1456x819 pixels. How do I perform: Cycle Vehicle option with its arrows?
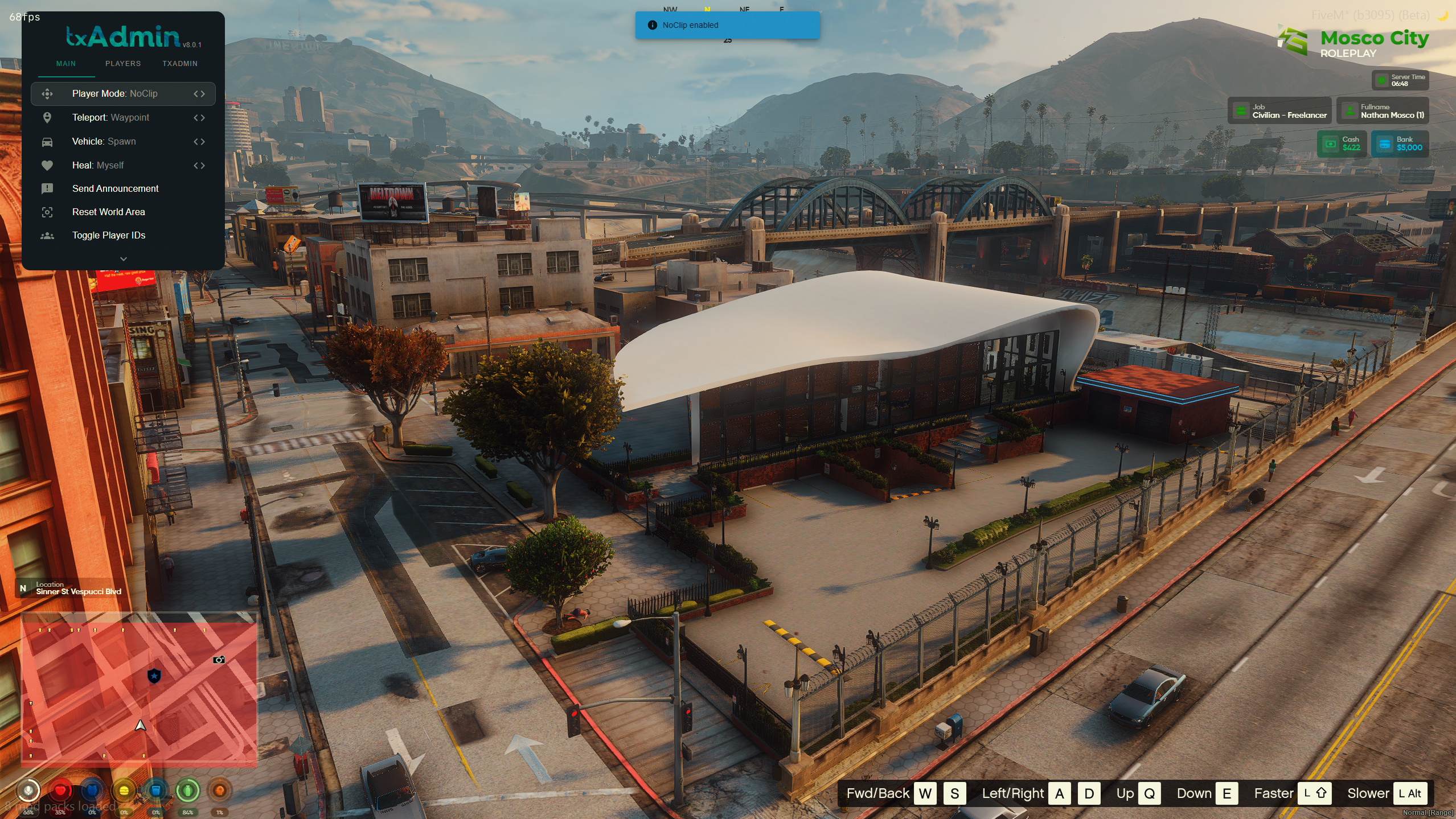[x=199, y=142]
